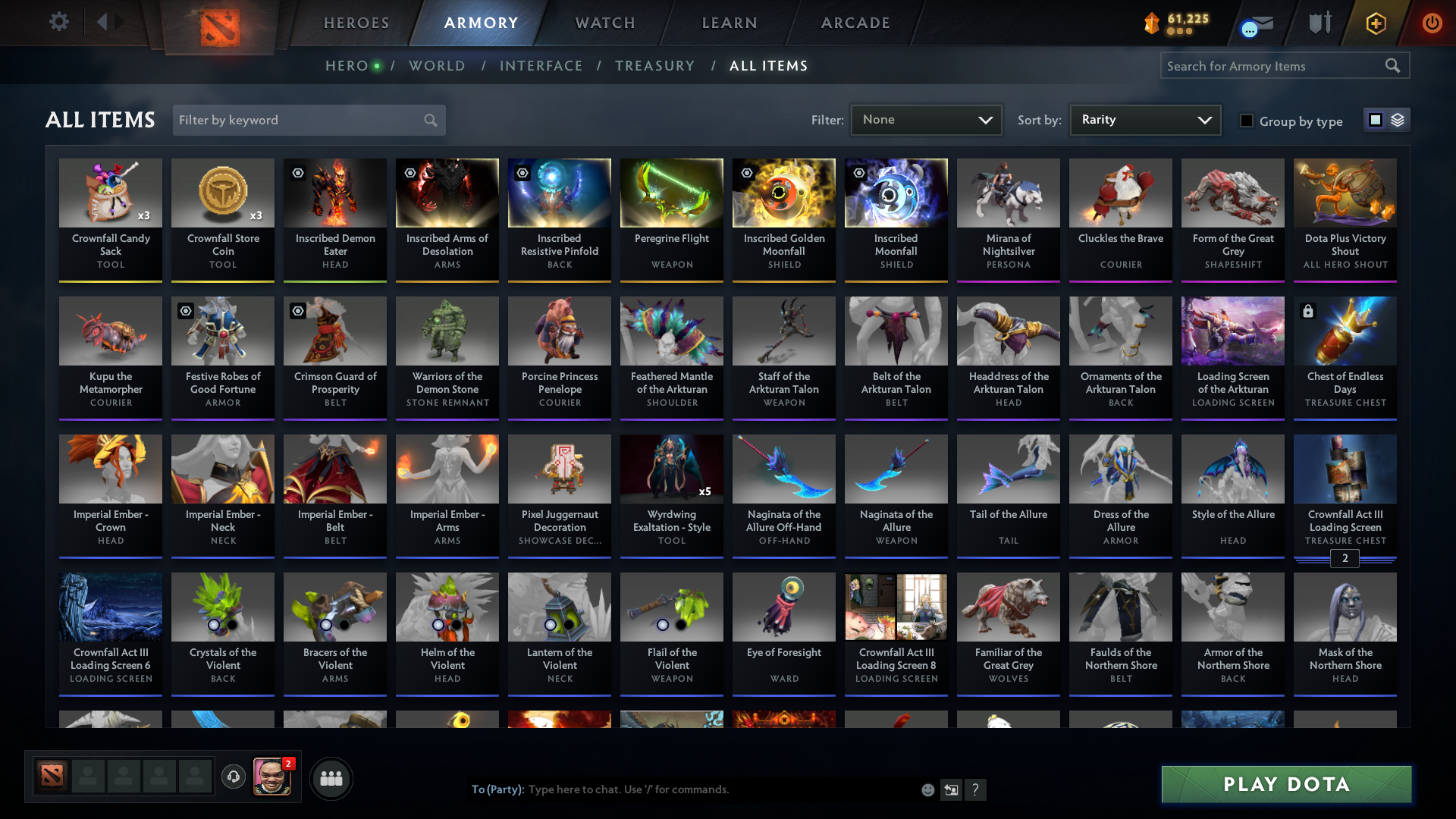Toggle the grid view display option
The width and height of the screenshot is (1456, 819).
(x=1375, y=120)
